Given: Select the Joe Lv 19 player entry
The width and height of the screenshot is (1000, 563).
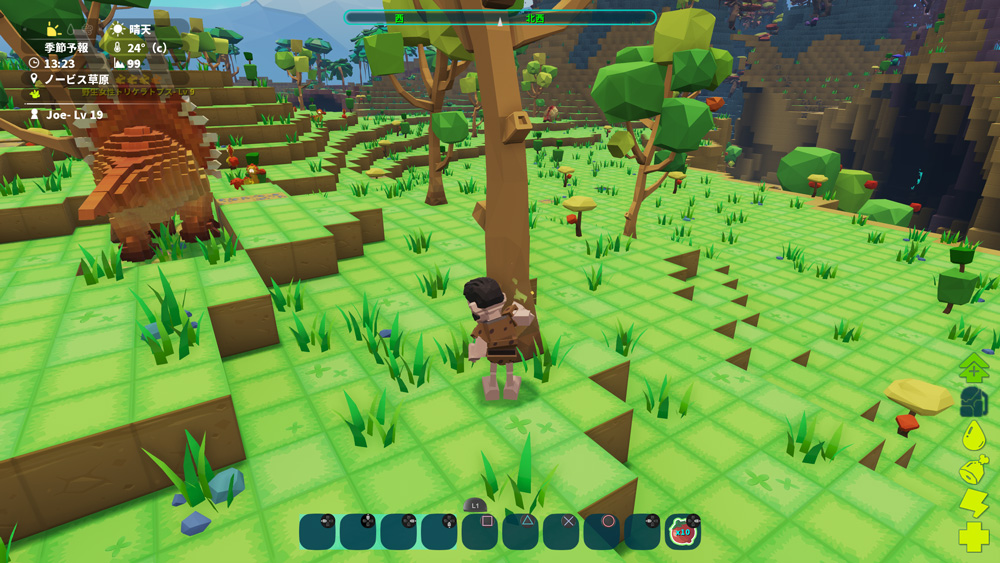Looking at the screenshot, I should point(73,115).
